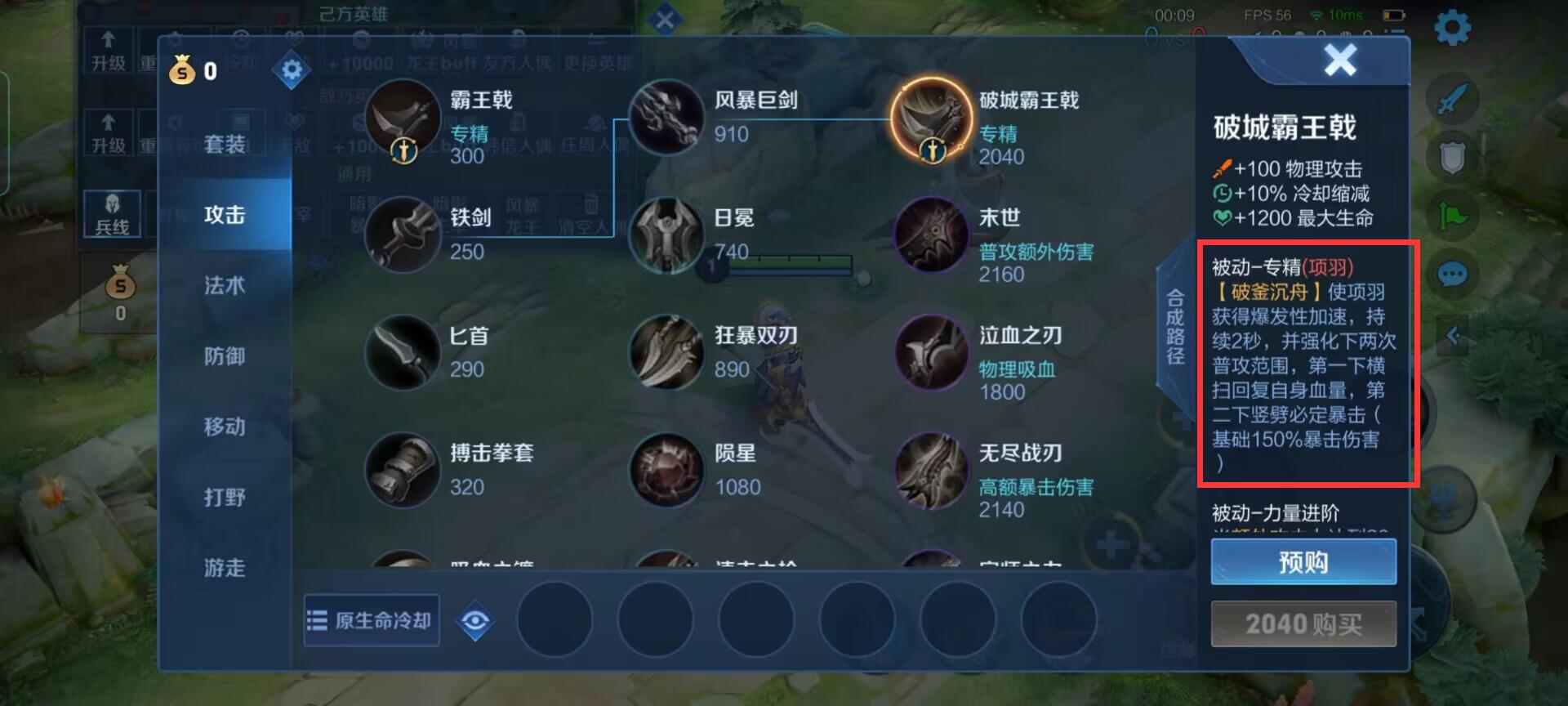Viewport: 1568px width, 706px height.
Task: Click the 2040购买 buy button
Action: (1303, 623)
